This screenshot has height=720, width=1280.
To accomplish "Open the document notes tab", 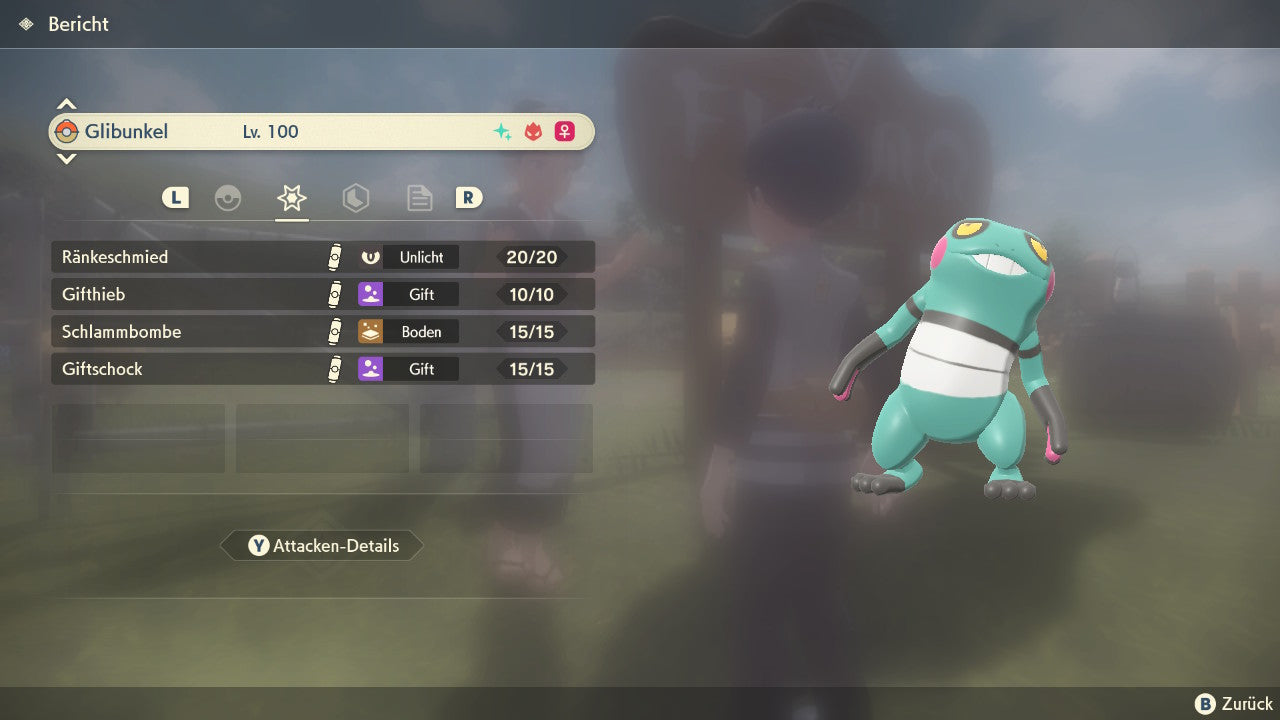I will (x=420, y=198).
